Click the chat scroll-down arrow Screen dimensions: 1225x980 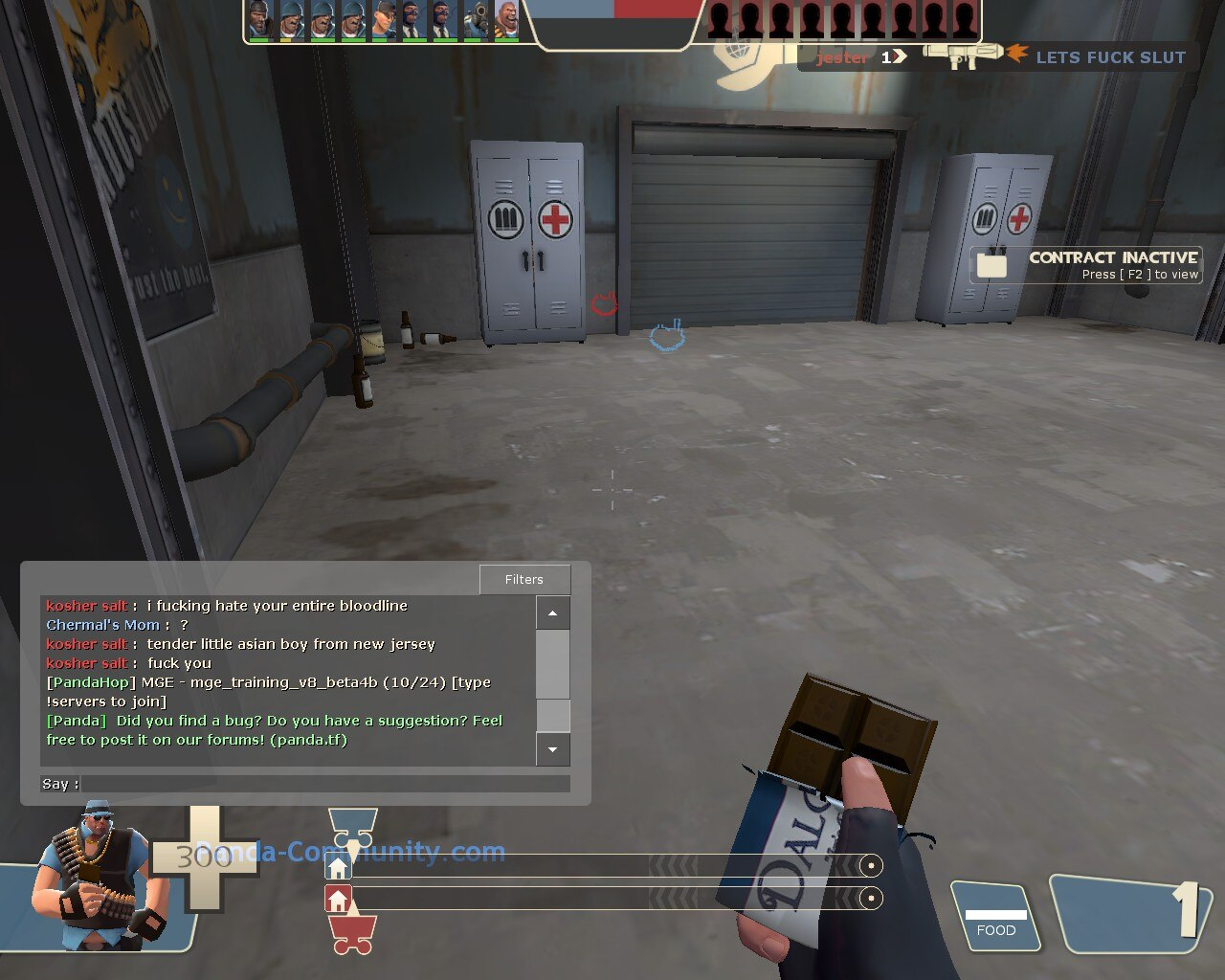[x=553, y=750]
